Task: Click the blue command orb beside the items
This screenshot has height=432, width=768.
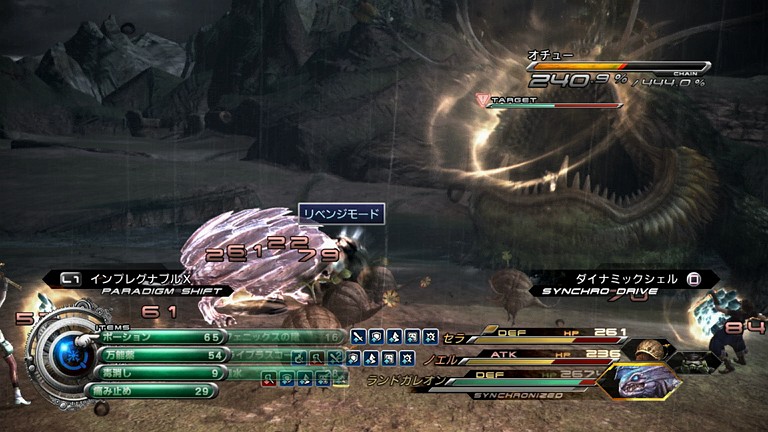Action: [x=68, y=351]
